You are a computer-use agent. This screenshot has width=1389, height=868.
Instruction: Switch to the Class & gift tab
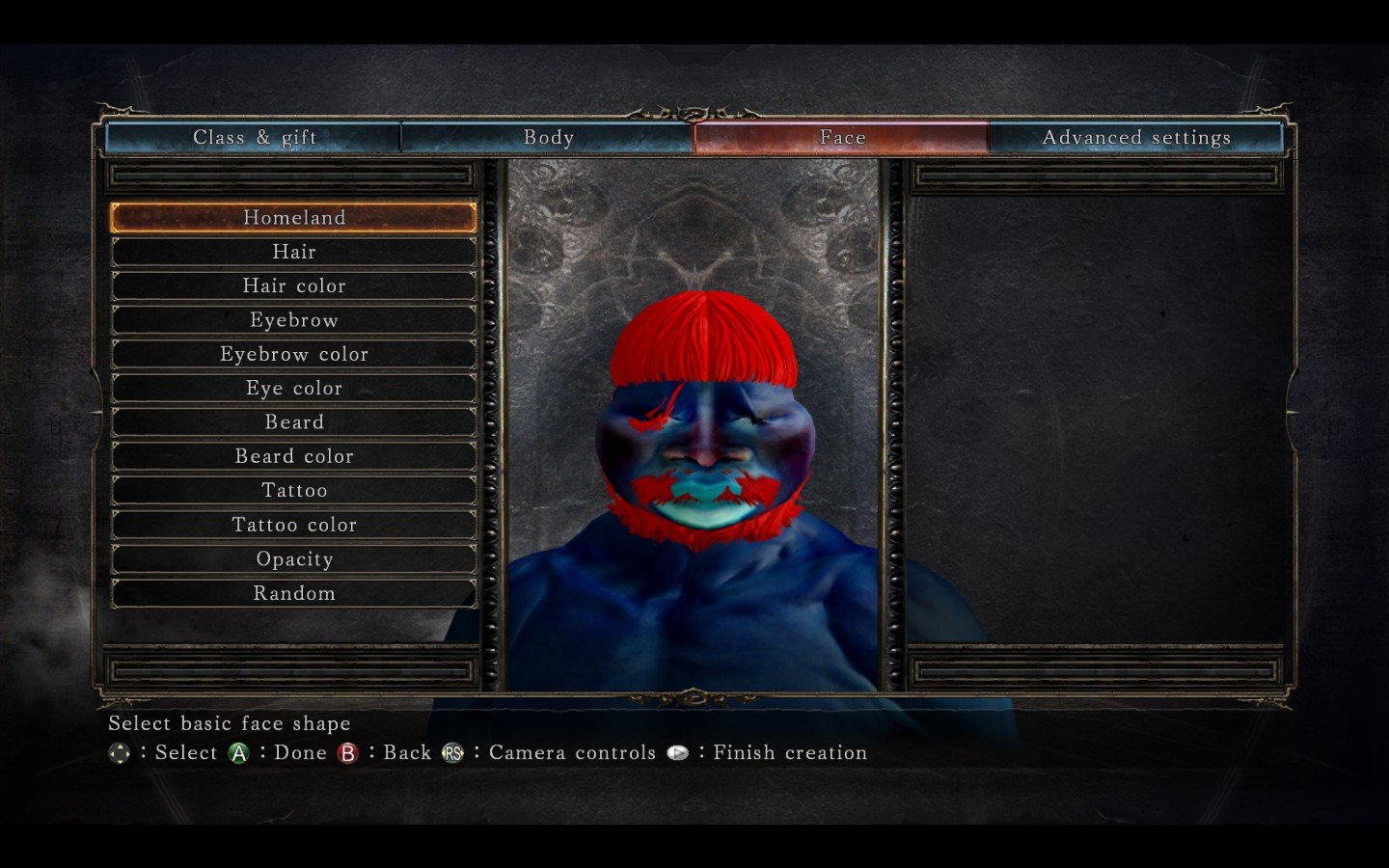point(254,138)
